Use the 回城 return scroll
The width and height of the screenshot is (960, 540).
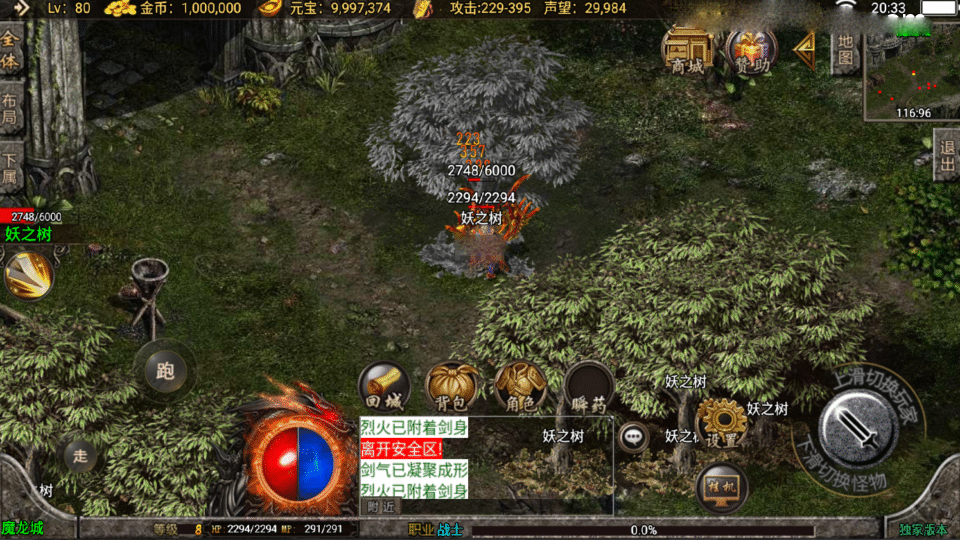385,388
